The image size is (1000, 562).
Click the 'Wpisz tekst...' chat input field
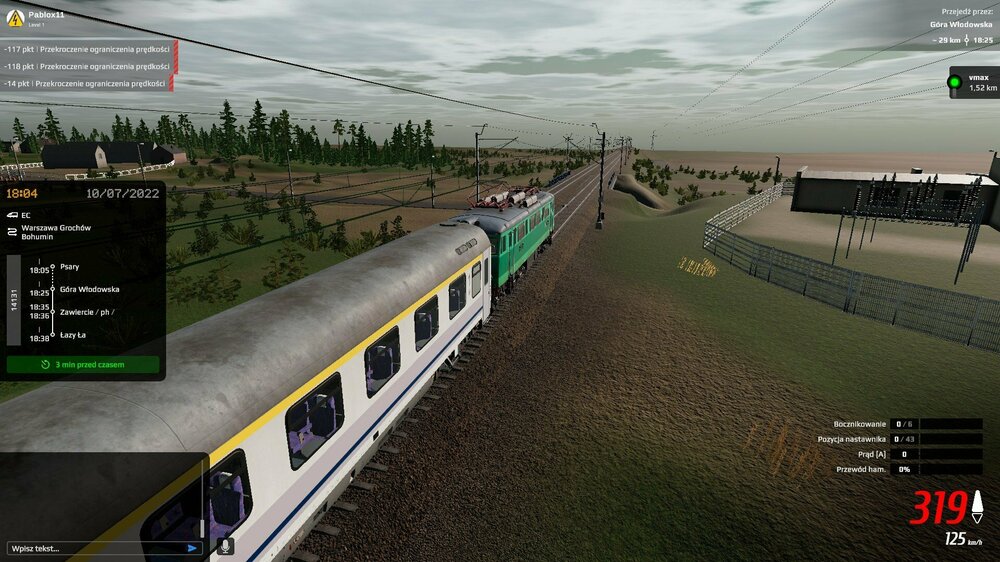95,548
